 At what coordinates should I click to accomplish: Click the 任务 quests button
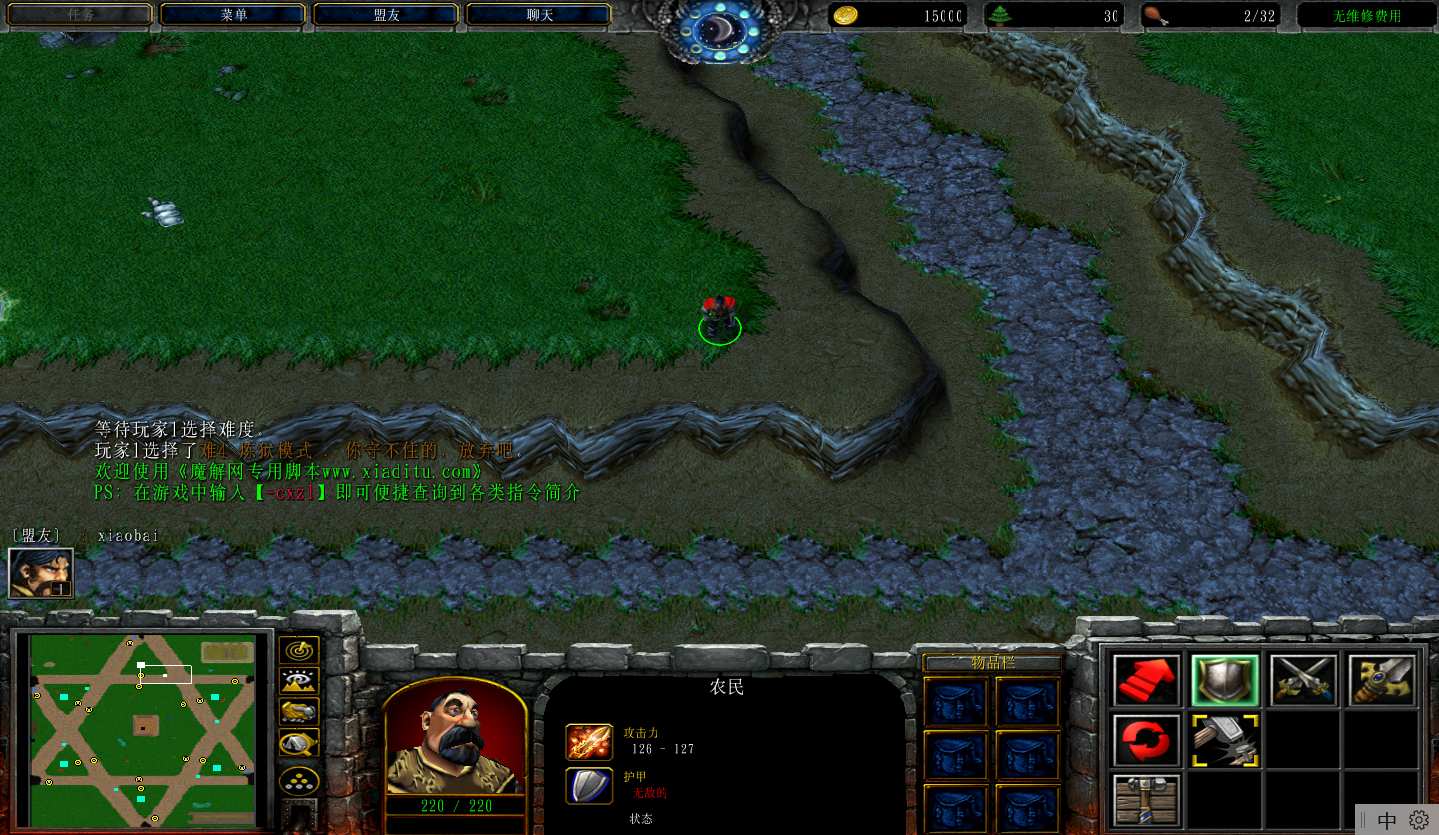coord(81,15)
